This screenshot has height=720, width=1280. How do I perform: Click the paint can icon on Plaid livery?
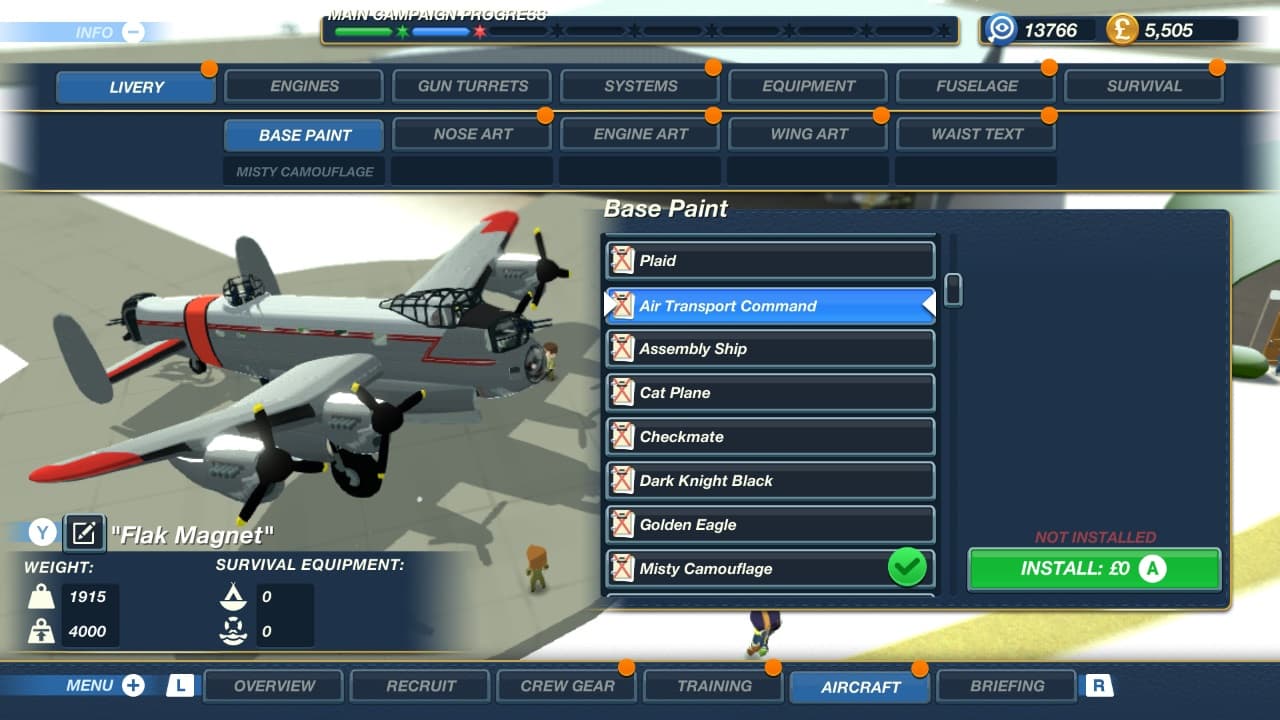point(624,260)
